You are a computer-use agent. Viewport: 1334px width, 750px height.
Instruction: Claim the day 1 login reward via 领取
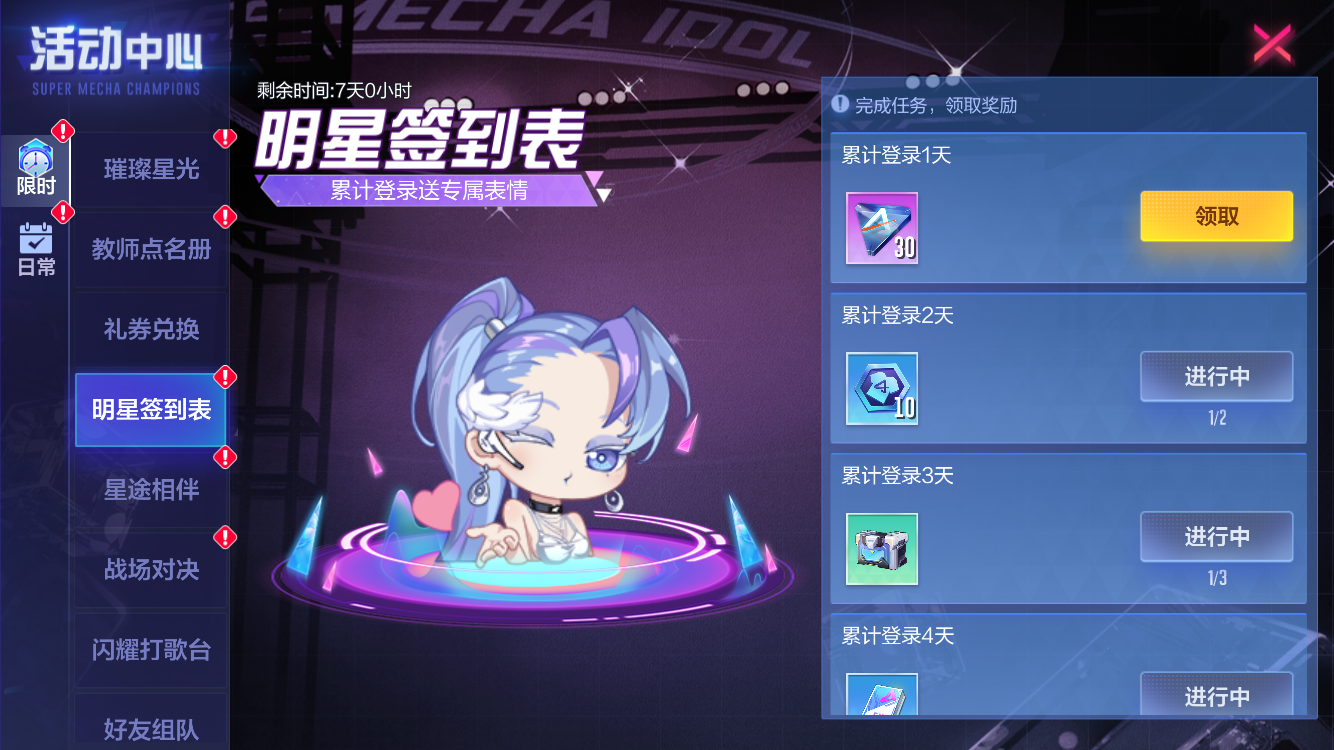1216,216
